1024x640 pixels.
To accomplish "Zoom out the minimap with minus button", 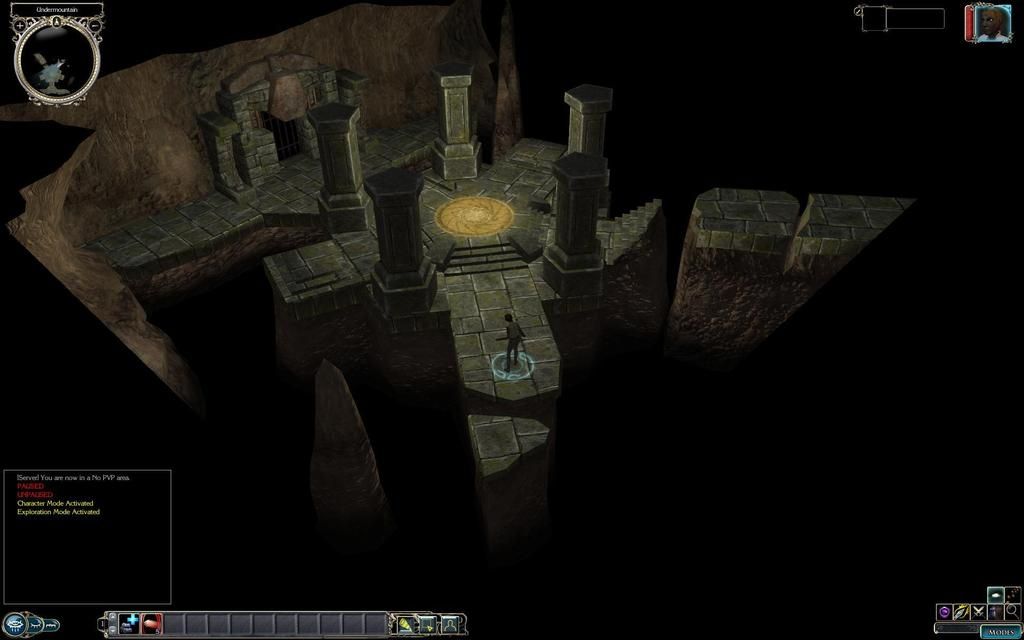I will coord(94,25).
